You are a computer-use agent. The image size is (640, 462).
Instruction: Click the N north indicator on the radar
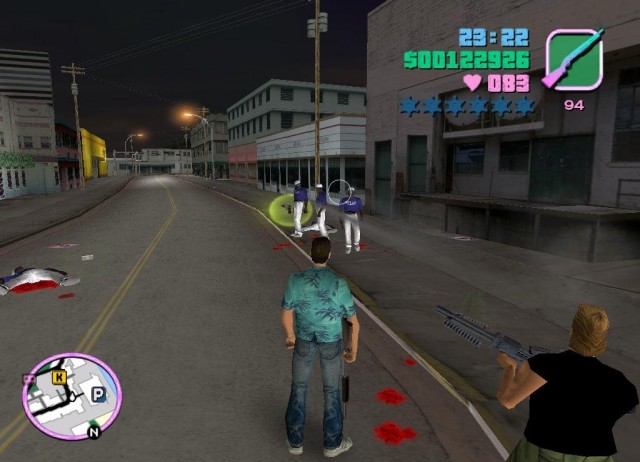tap(94, 433)
